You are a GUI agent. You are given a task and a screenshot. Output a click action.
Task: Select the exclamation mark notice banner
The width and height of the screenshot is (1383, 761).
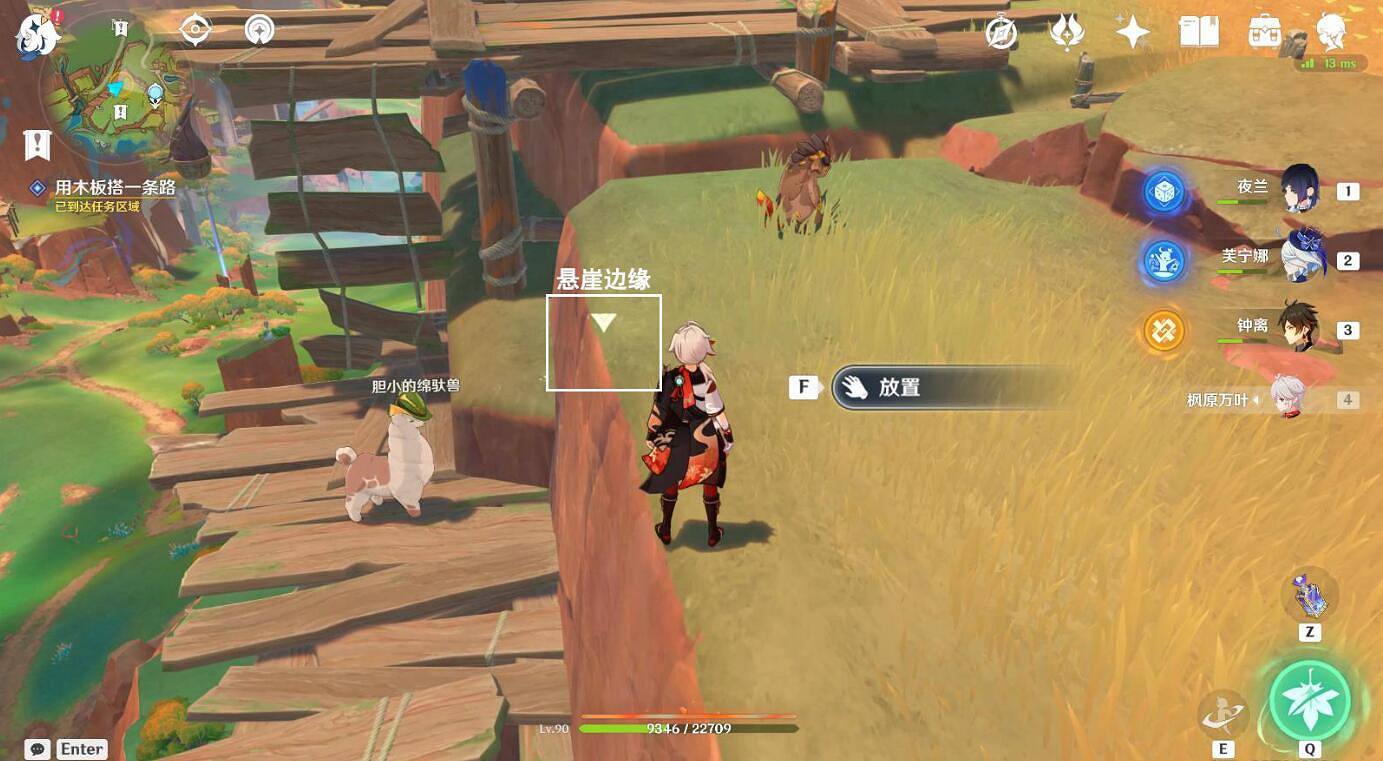click(x=37, y=145)
